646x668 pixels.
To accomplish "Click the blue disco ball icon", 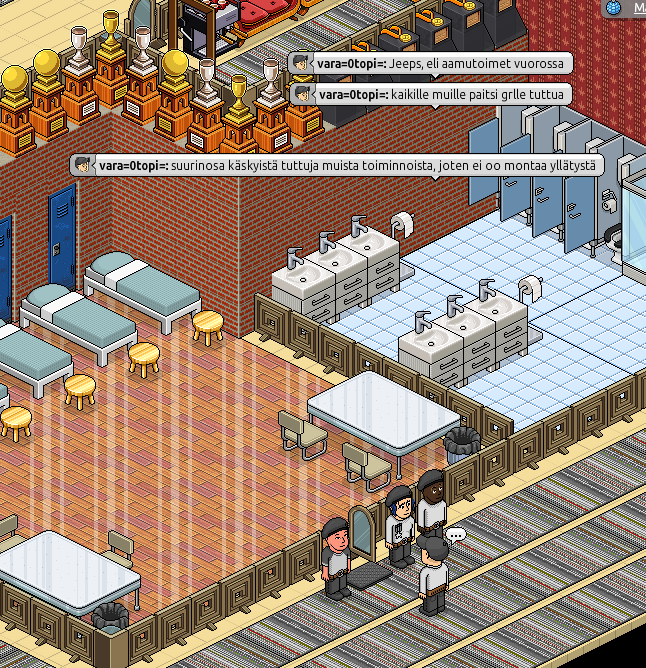I will point(613,7).
